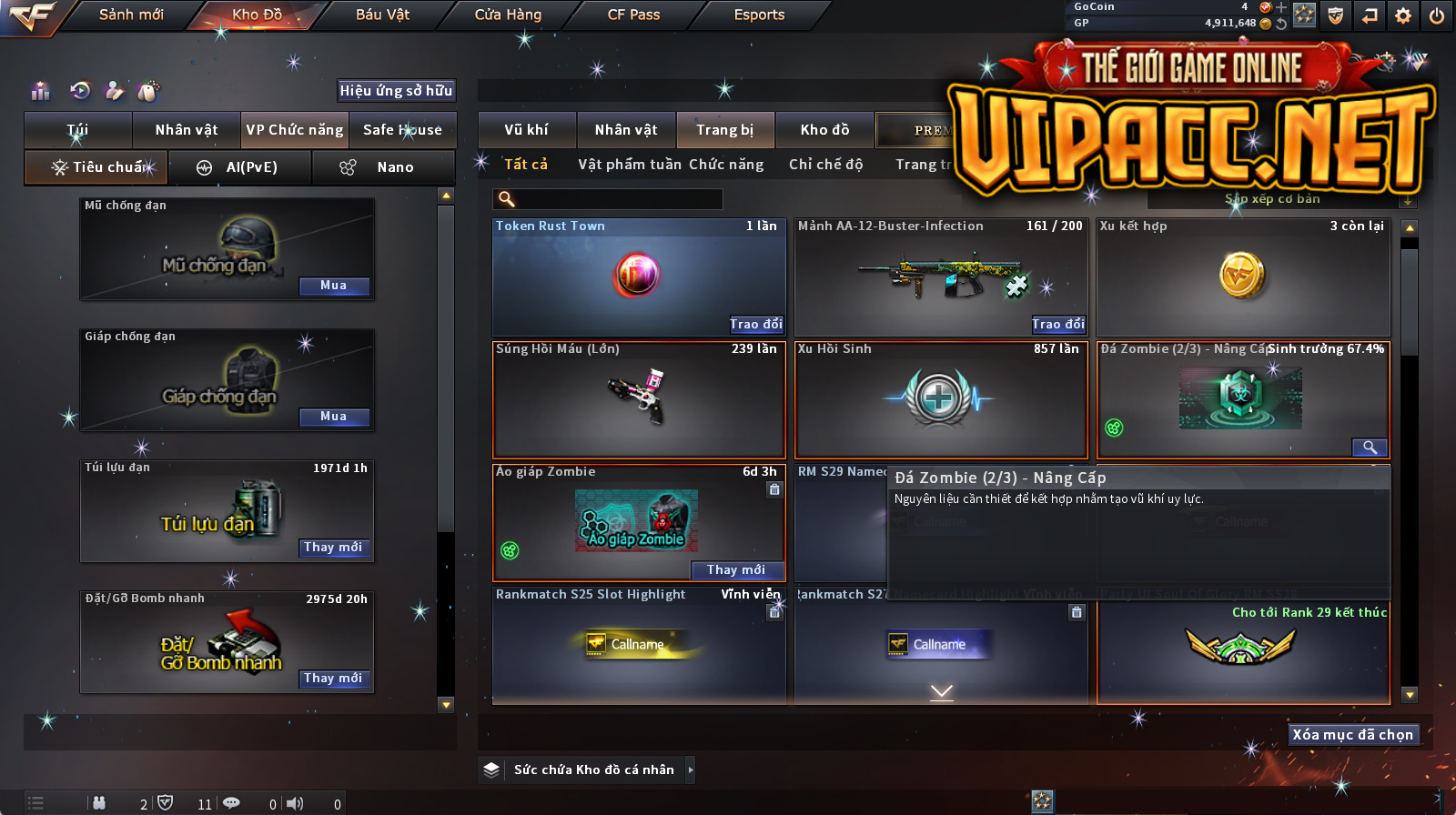Select the Xu Hồi Sinh item slot

pyautogui.click(x=940, y=400)
